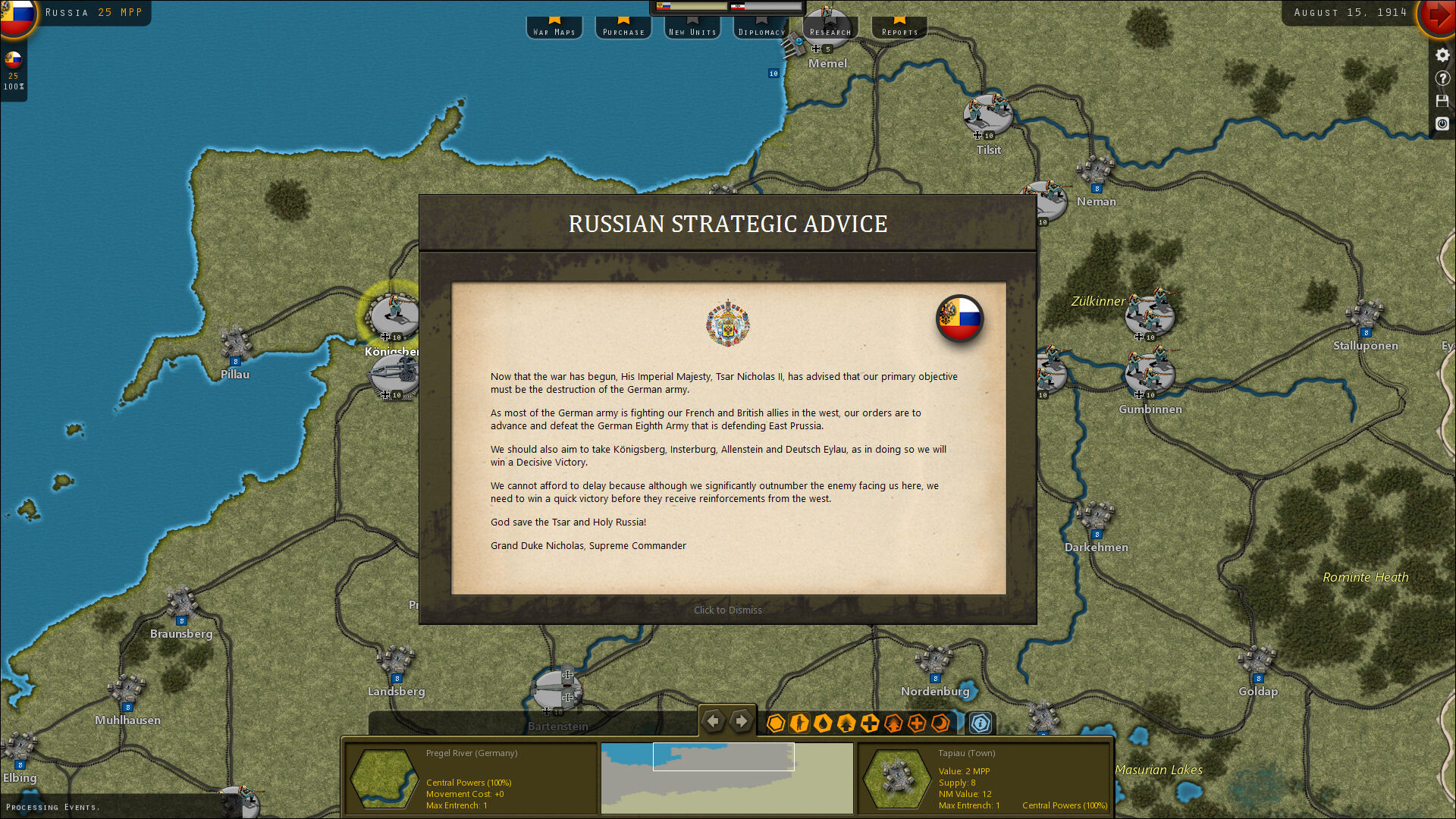Click the Russia flag icon at top left

[x=18, y=13]
